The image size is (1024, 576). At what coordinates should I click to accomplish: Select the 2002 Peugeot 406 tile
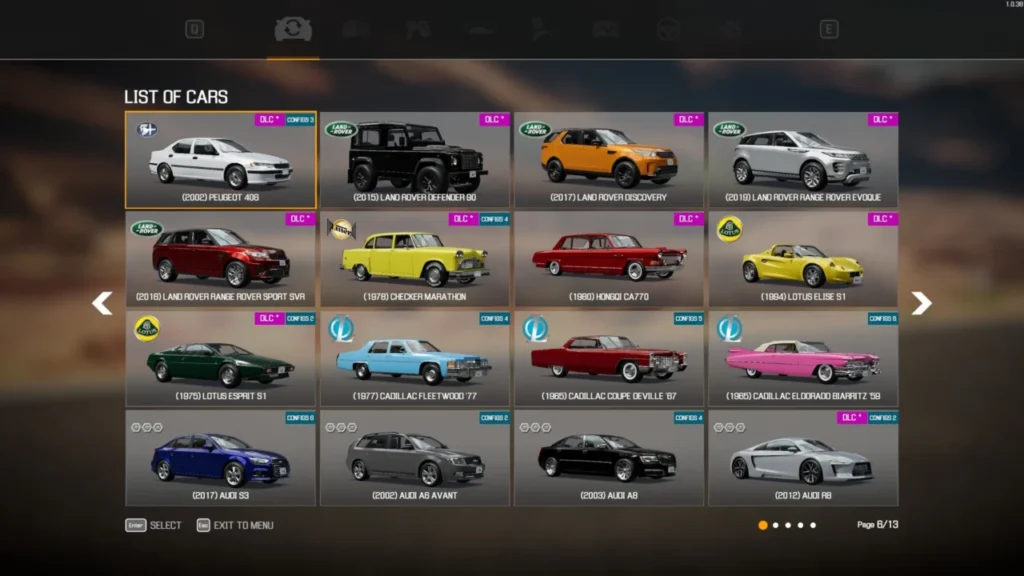tap(220, 160)
